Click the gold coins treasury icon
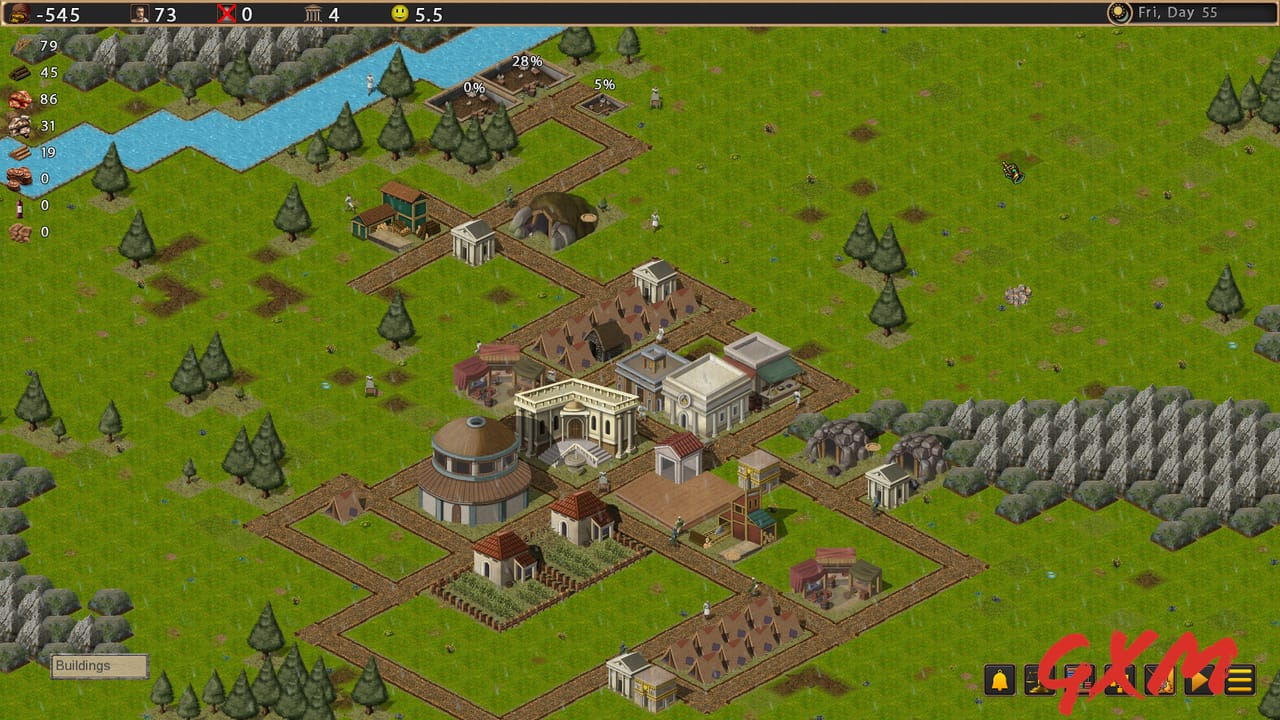1280x720 pixels. [x=20, y=14]
